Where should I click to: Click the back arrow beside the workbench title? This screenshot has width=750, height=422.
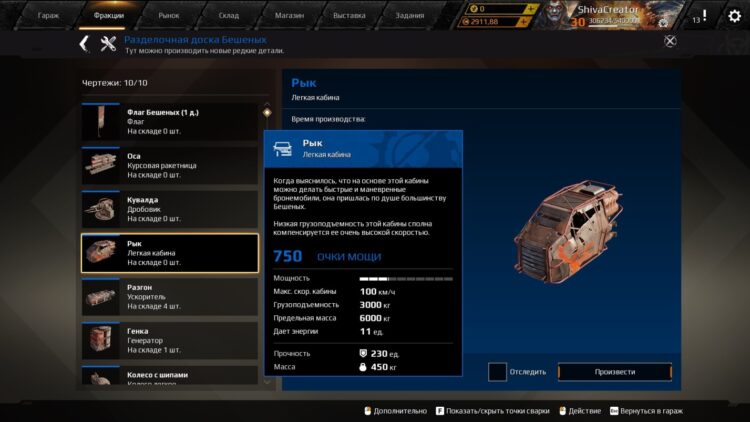tap(84, 43)
